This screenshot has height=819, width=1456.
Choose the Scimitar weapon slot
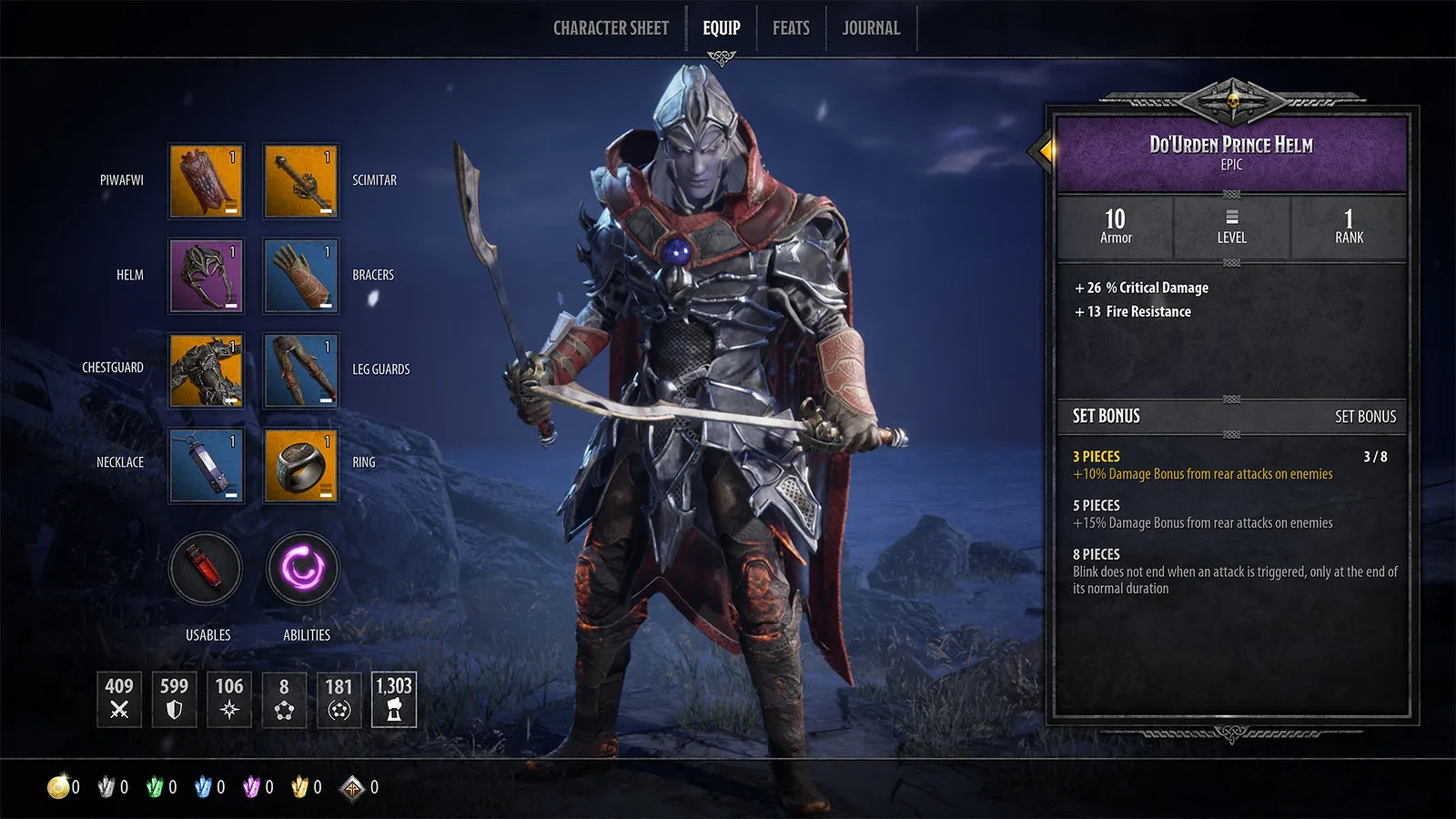[x=301, y=181]
